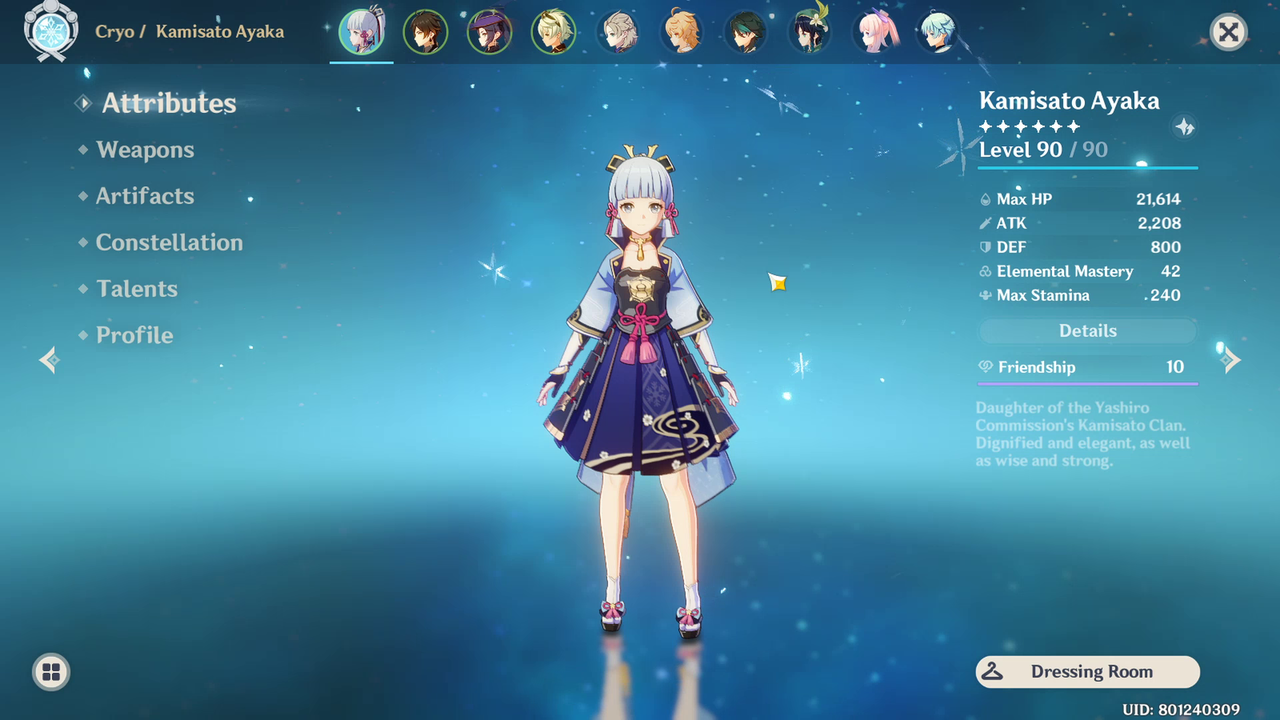Go to the Talents section
The image size is (1280, 720).
(x=136, y=289)
